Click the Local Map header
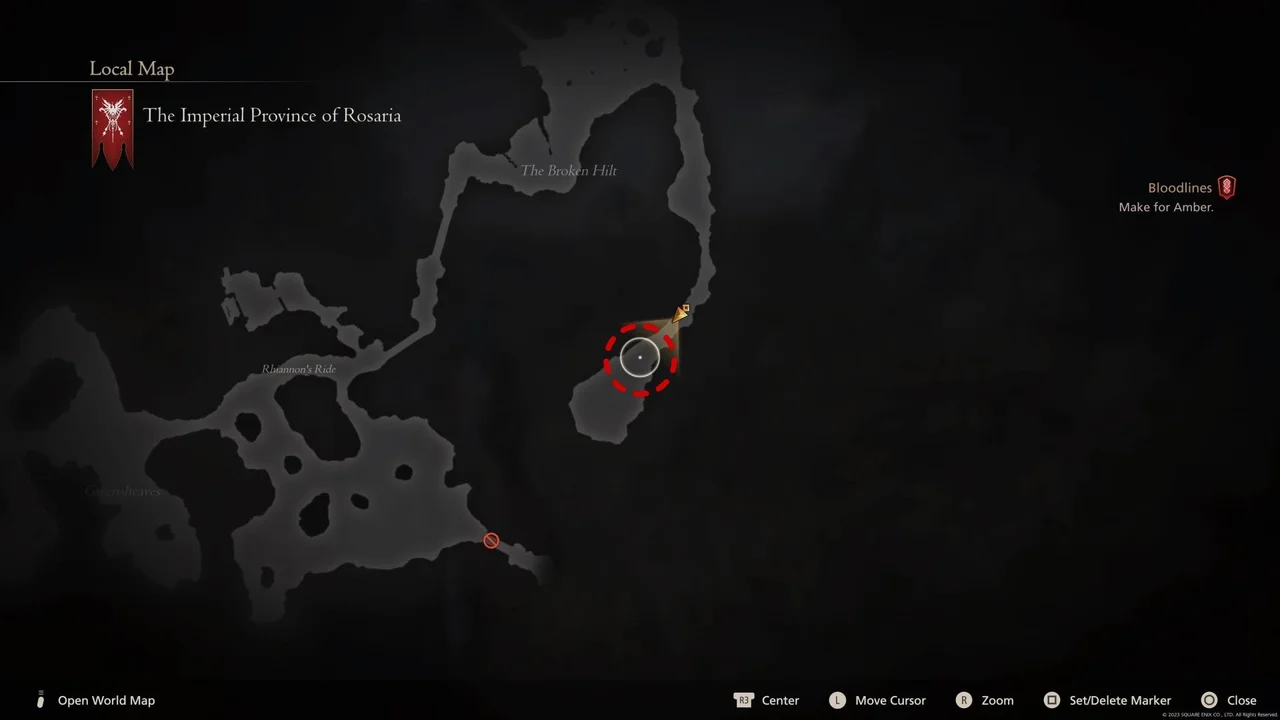Screen dimensions: 1280x720 [x=131, y=68]
